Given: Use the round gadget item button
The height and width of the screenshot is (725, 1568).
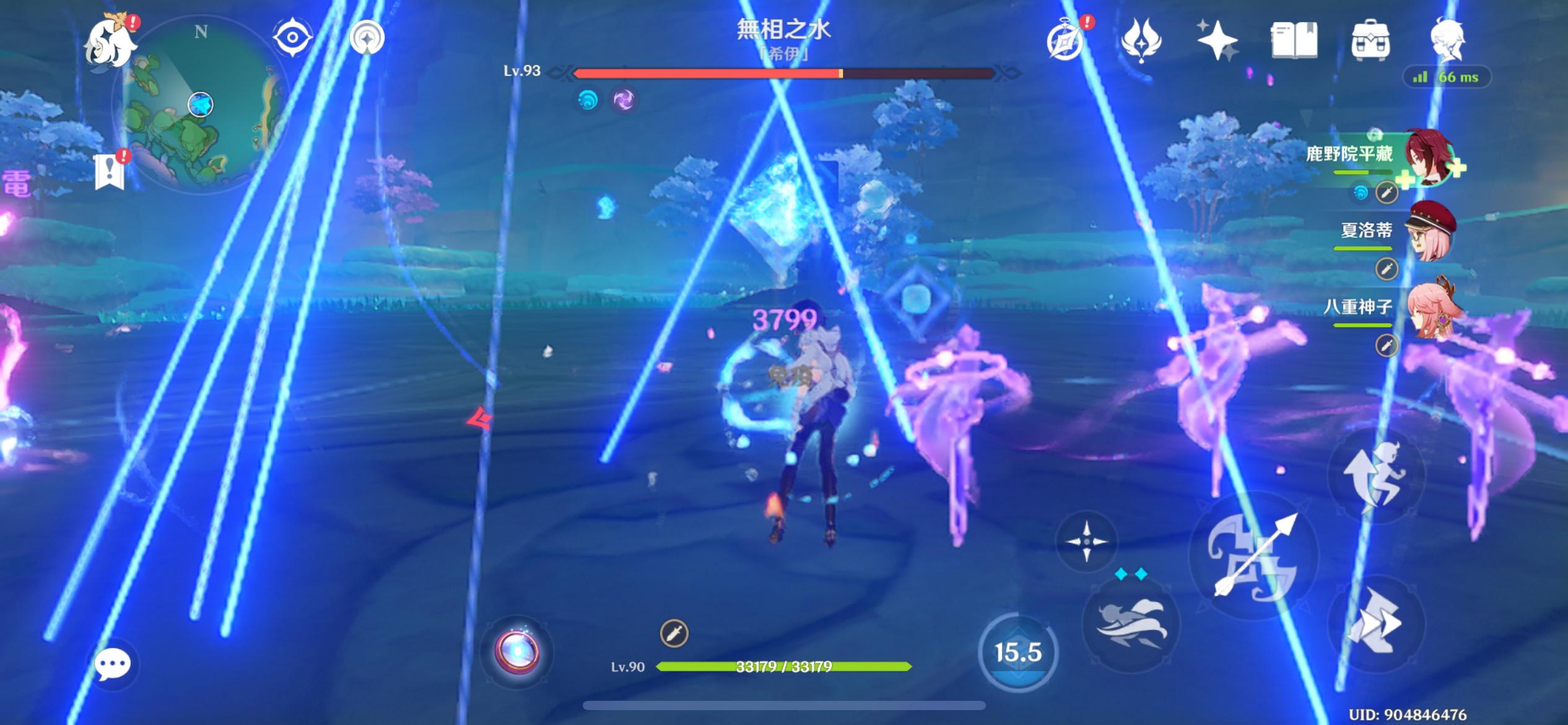Looking at the screenshot, I should pos(516,652).
